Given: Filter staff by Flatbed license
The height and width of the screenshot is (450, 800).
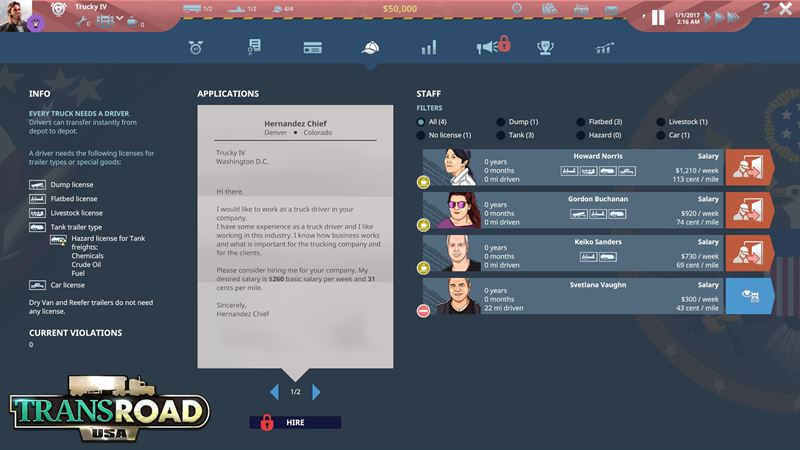Looking at the screenshot, I should tap(581, 122).
